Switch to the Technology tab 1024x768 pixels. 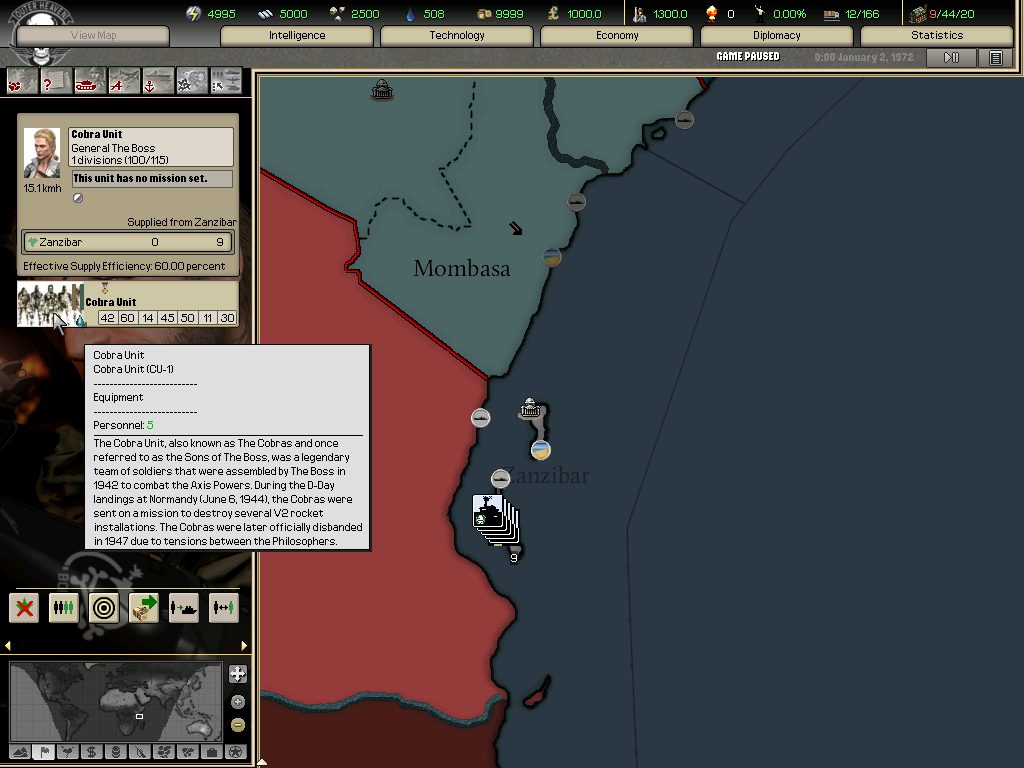(457, 36)
